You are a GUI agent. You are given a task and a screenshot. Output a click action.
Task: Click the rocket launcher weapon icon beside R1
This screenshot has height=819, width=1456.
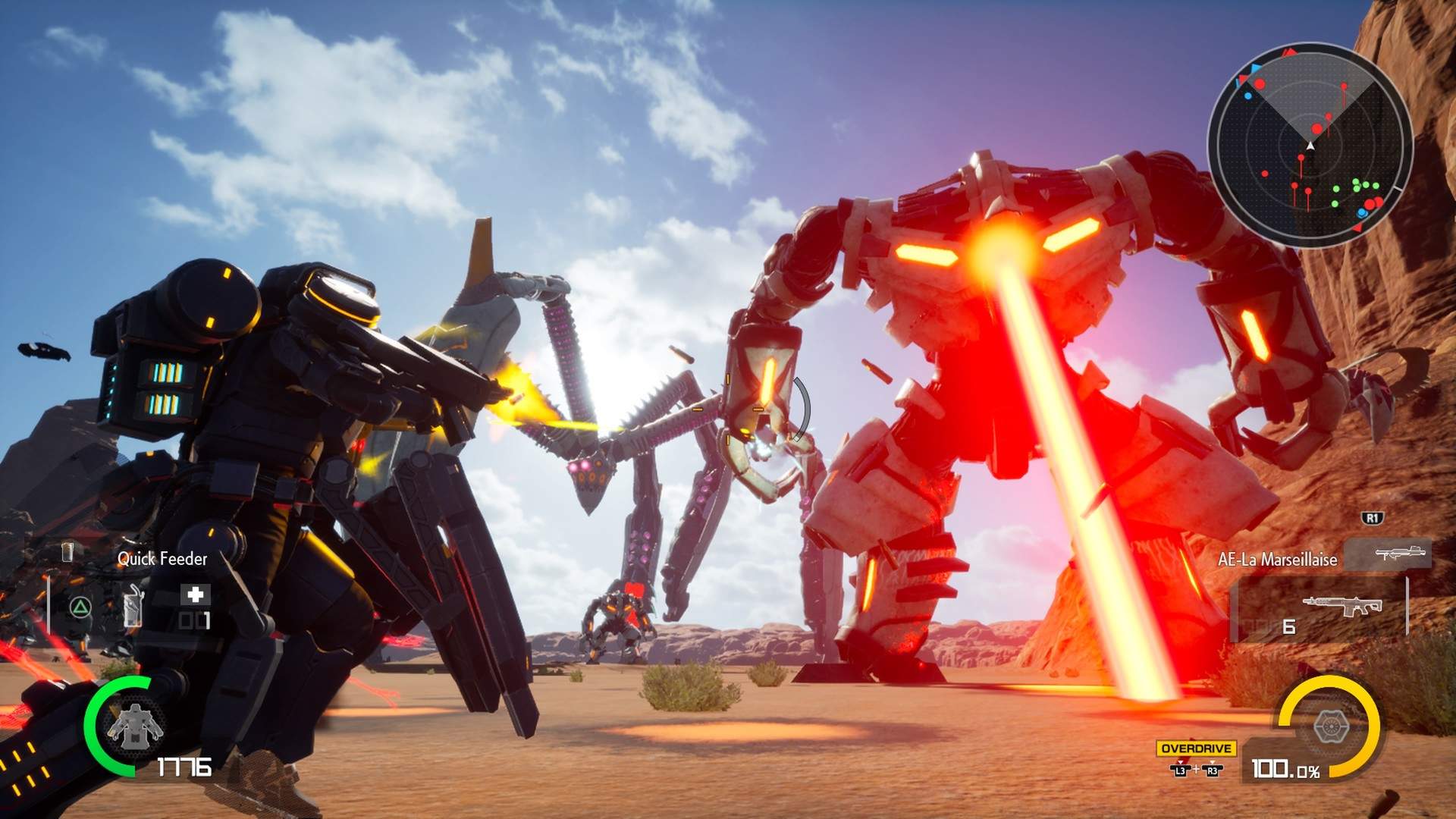pyautogui.click(x=1400, y=553)
